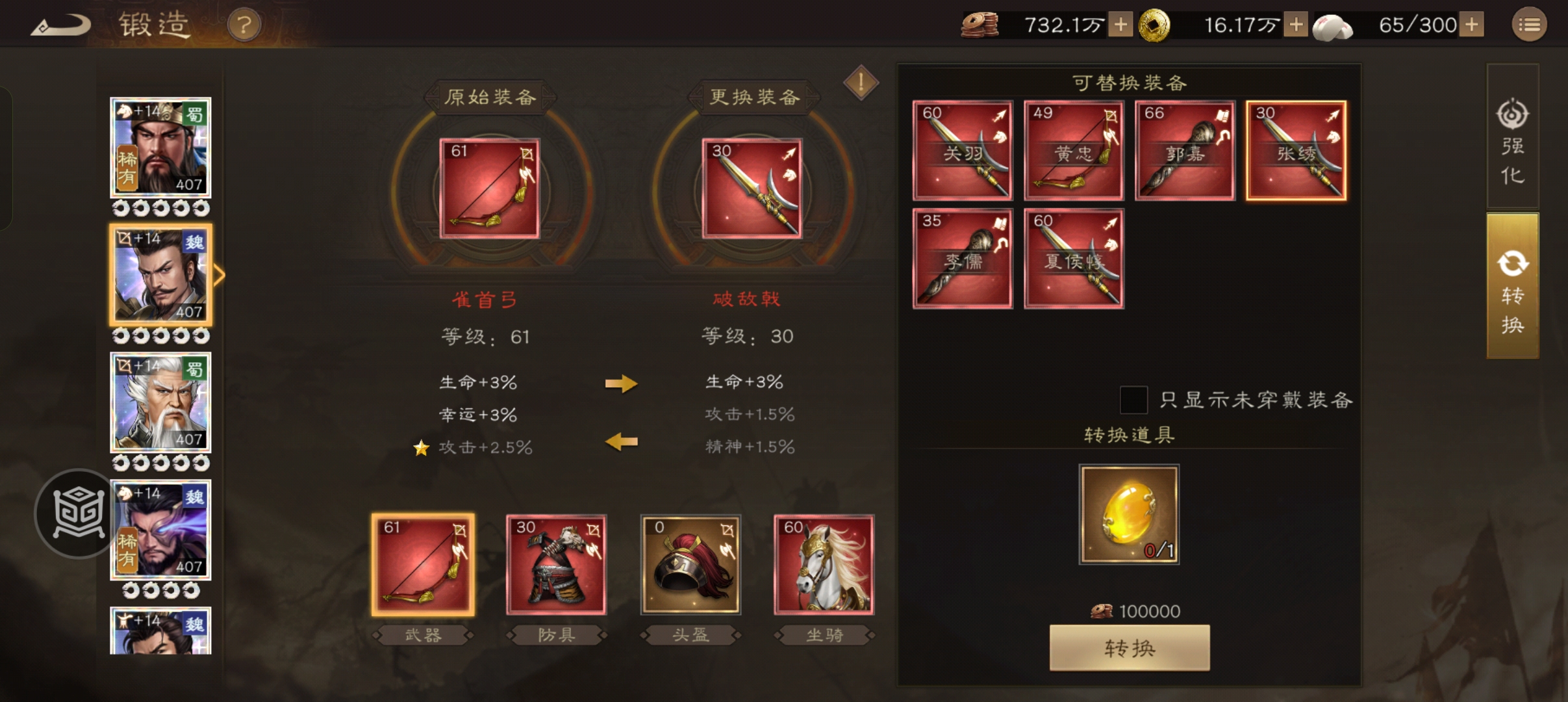Click the plus icon next to gold 16.17万

pyautogui.click(x=1296, y=25)
